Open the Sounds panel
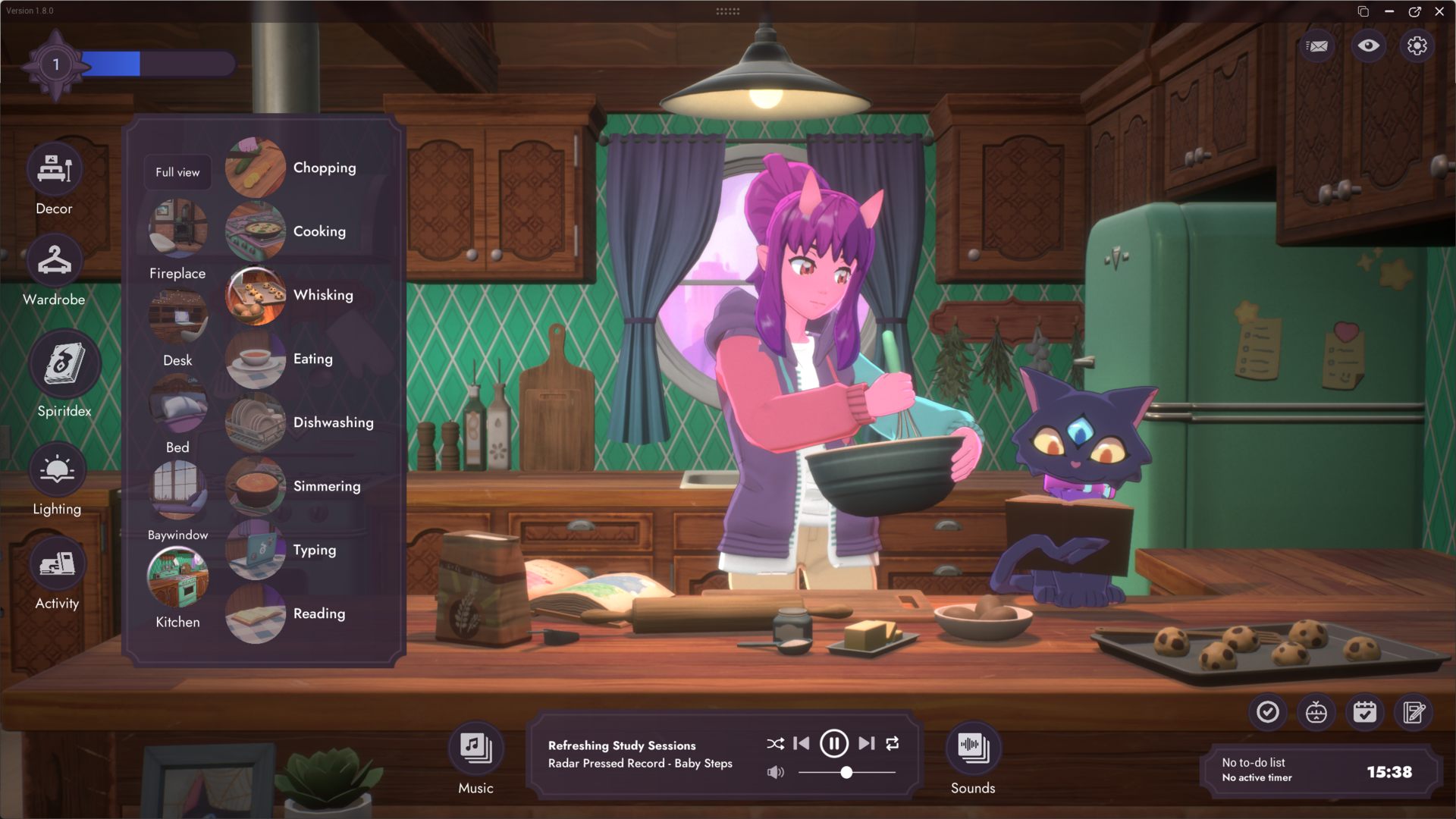 point(973,748)
